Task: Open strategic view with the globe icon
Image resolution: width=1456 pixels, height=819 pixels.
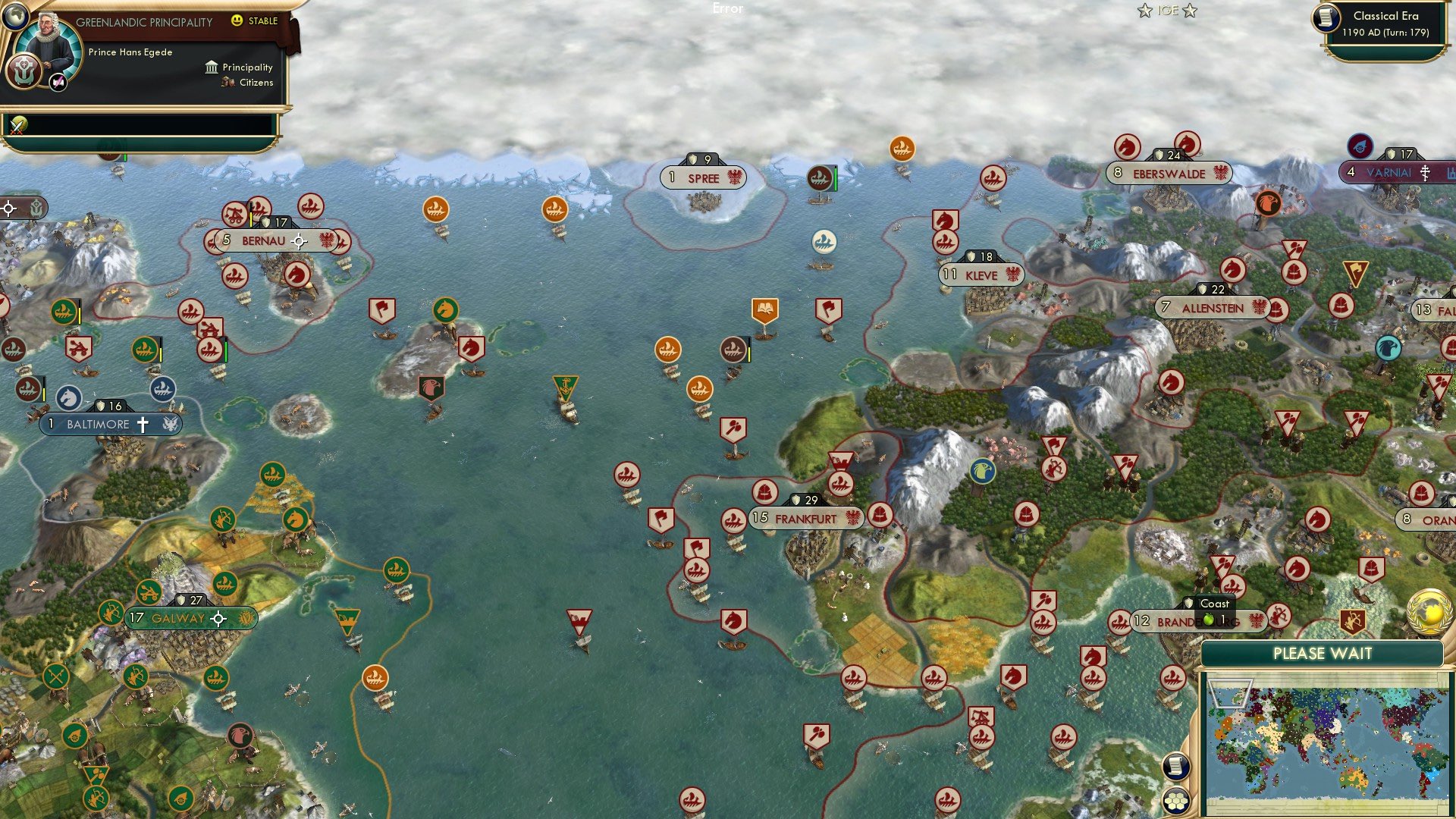Action: tap(15, 17)
